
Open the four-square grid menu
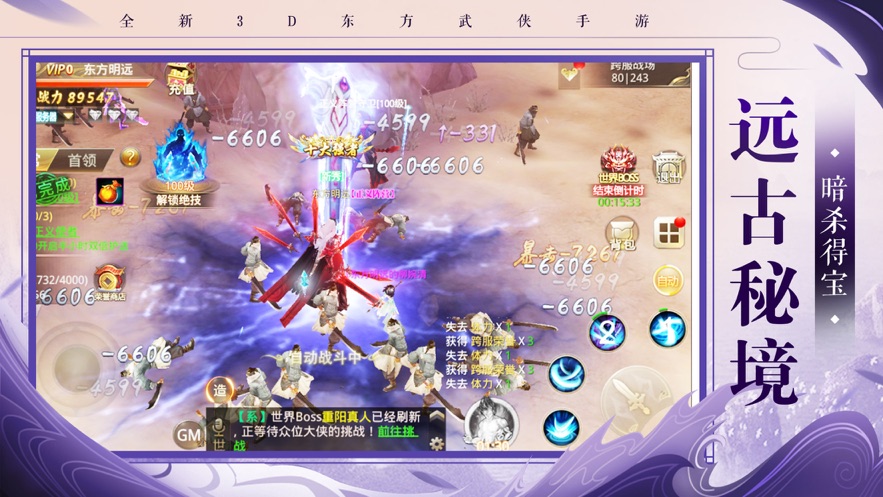pyautogui.click(x=667, y=233)
